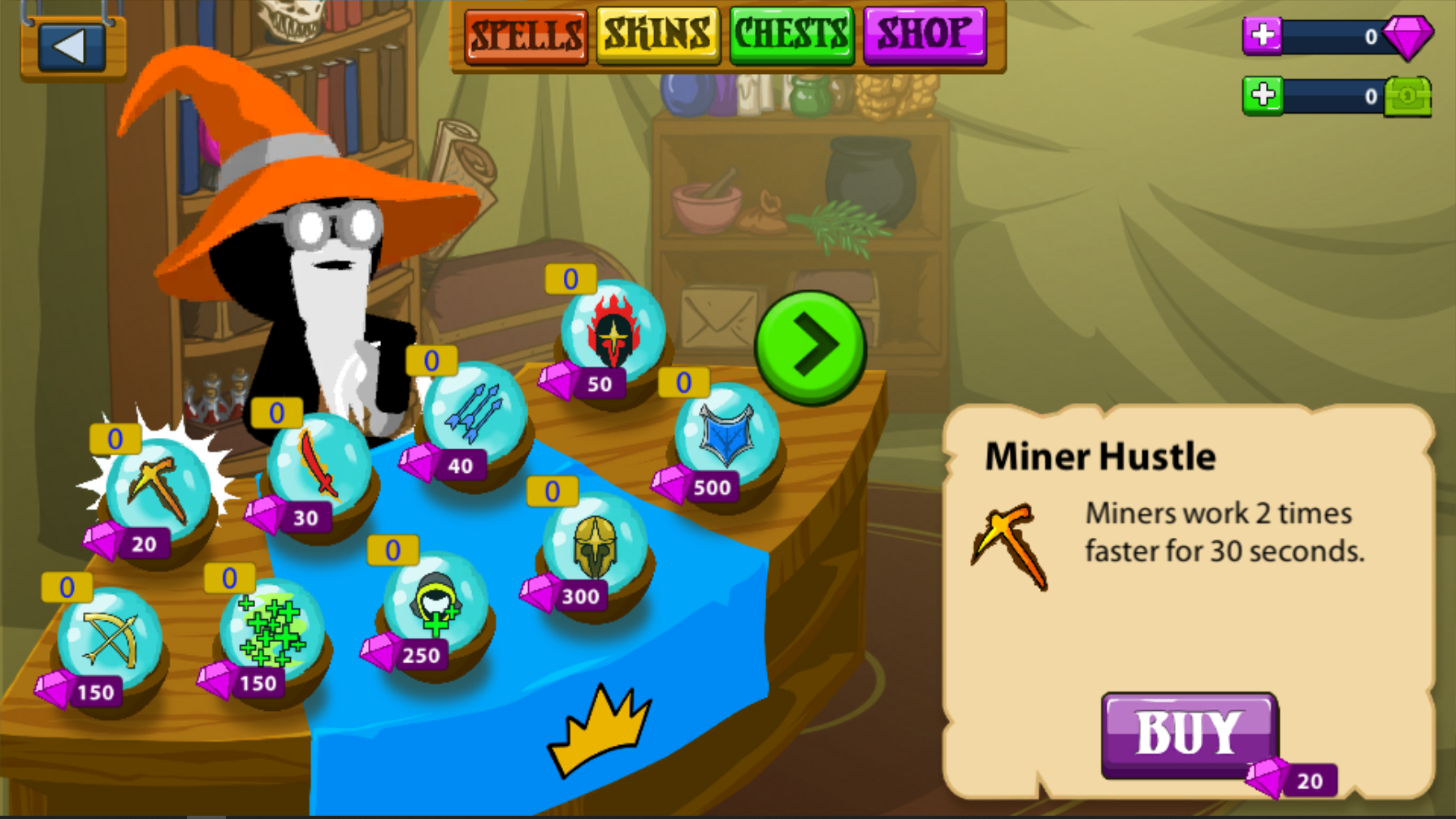This screenshot has height=819, width=1456.
Task: Add more purple gems
Action: pos(1263,36)
